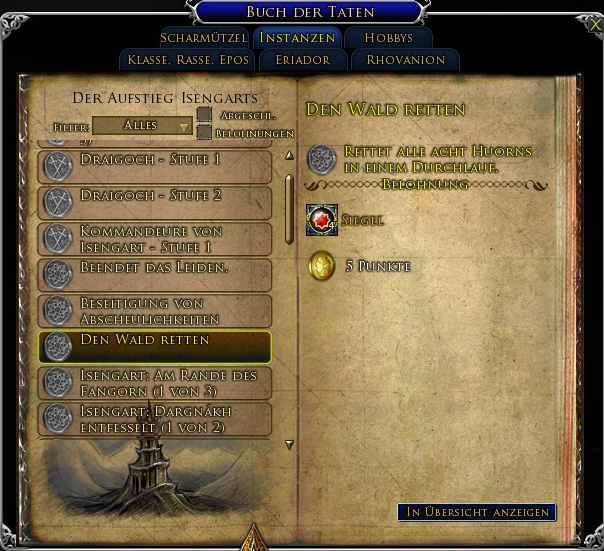Open Beseitigung von Abscheulichkeiten entry

coord(155,309)
